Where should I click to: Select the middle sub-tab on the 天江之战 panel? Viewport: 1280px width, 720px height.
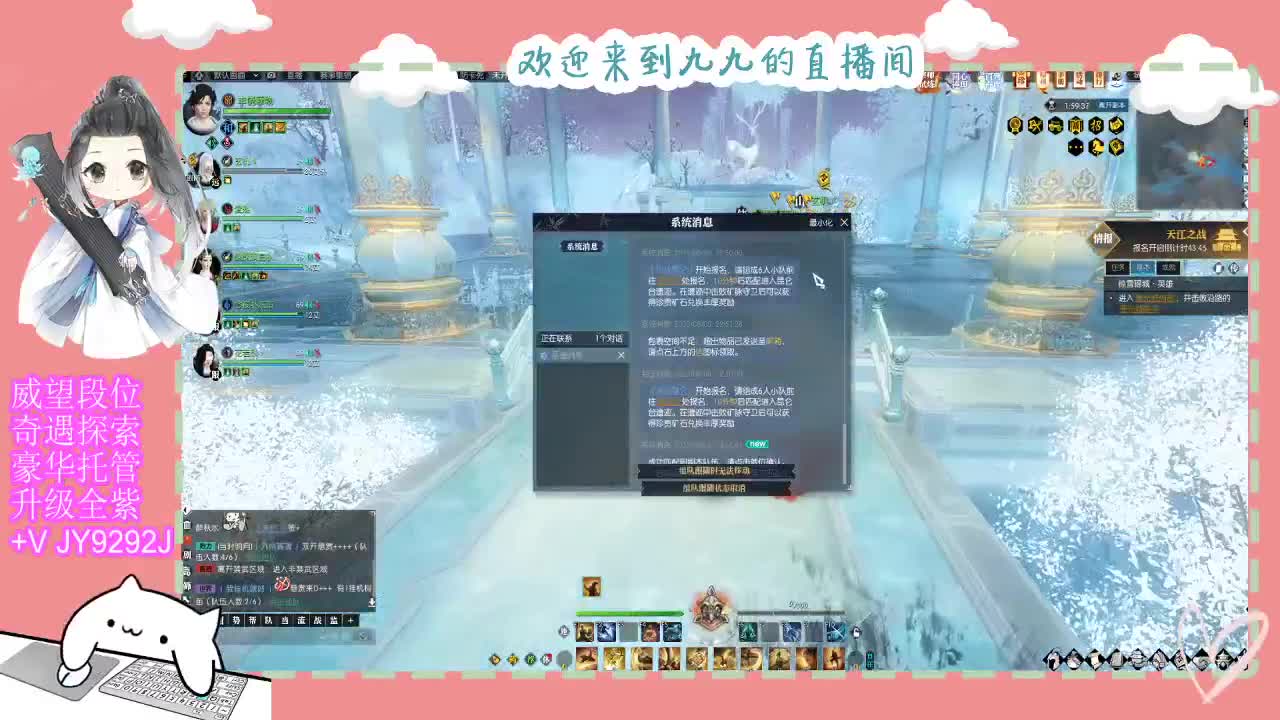(1142, 268)
